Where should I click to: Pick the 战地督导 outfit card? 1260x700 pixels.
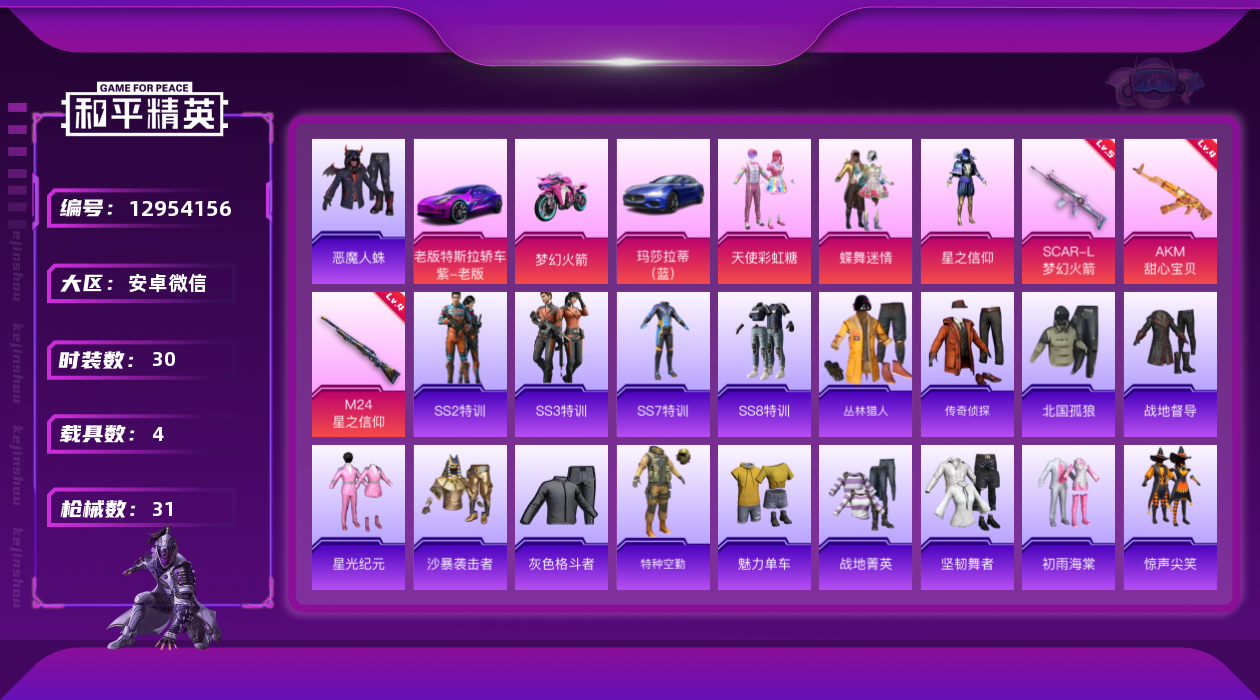point(1170,364)
